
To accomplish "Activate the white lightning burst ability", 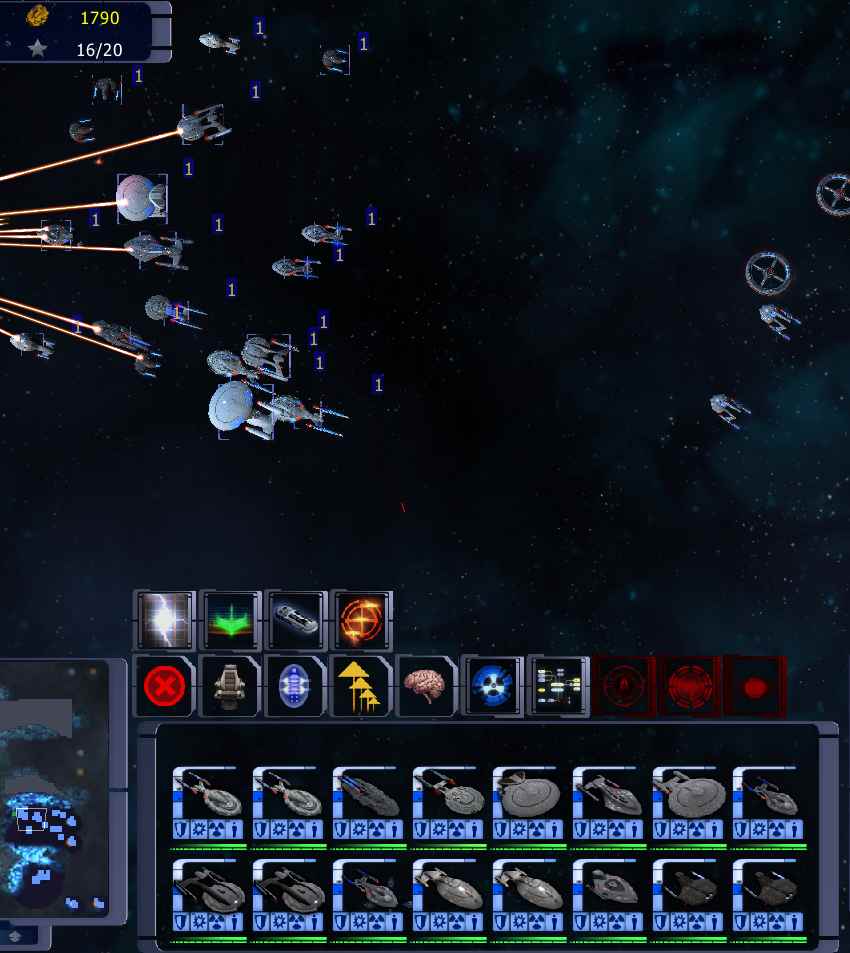I will (x=165, y=620).
